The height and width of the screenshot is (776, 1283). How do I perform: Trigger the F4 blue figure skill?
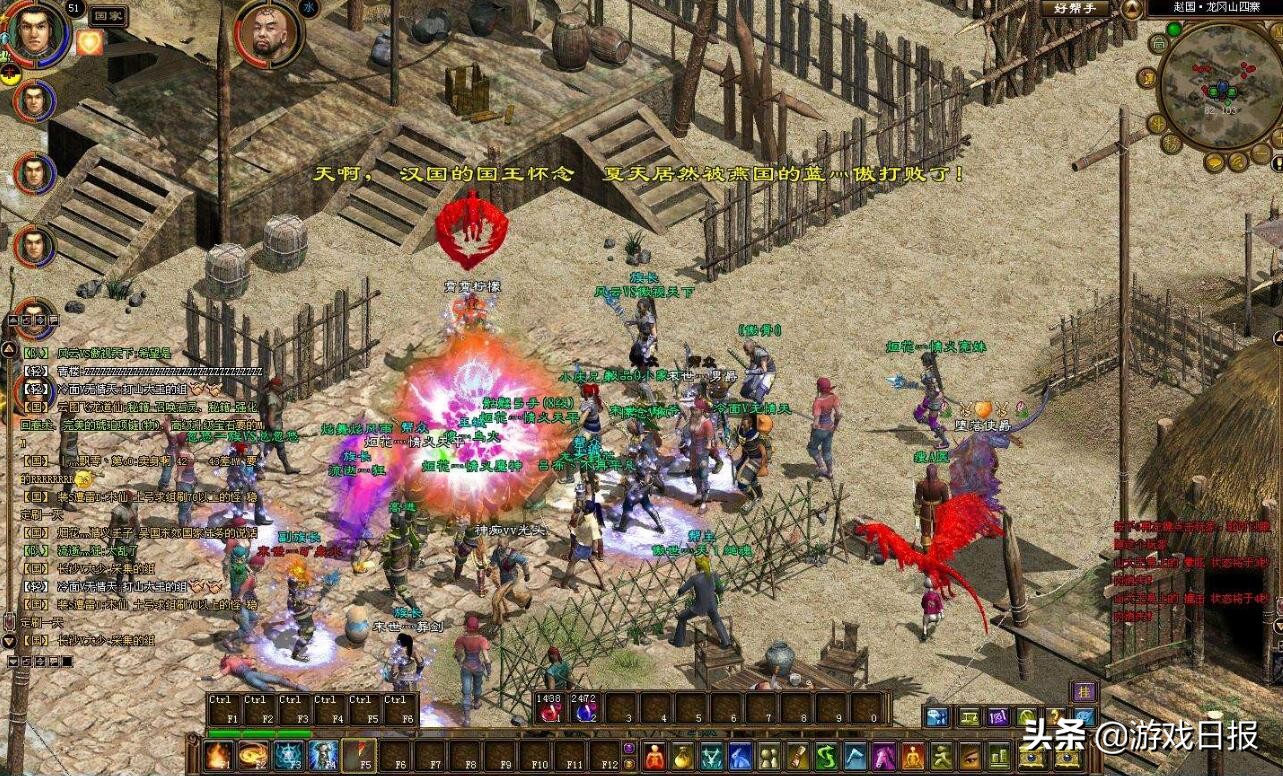323,756
